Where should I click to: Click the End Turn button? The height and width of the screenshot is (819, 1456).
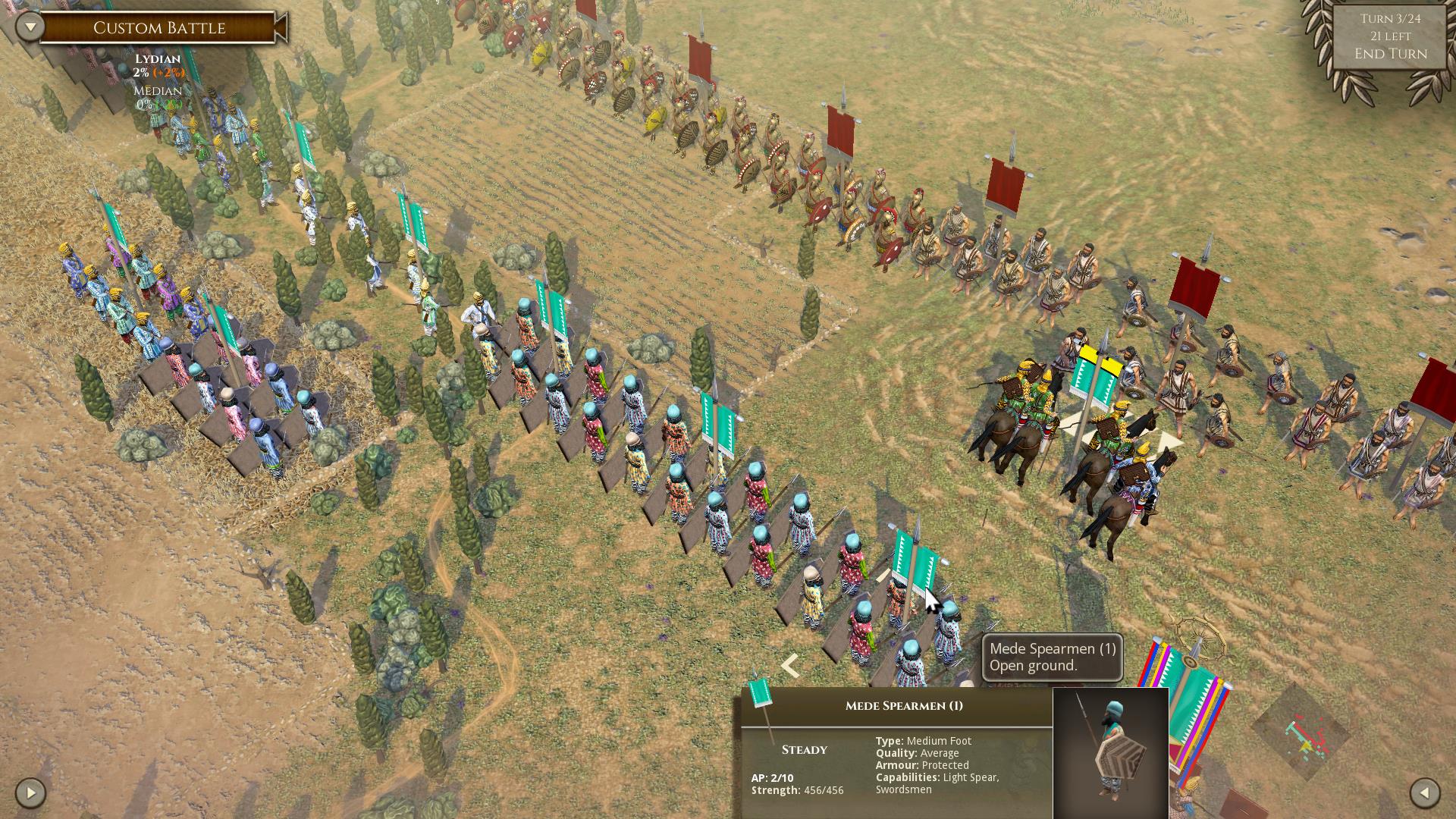[1390, 54]
